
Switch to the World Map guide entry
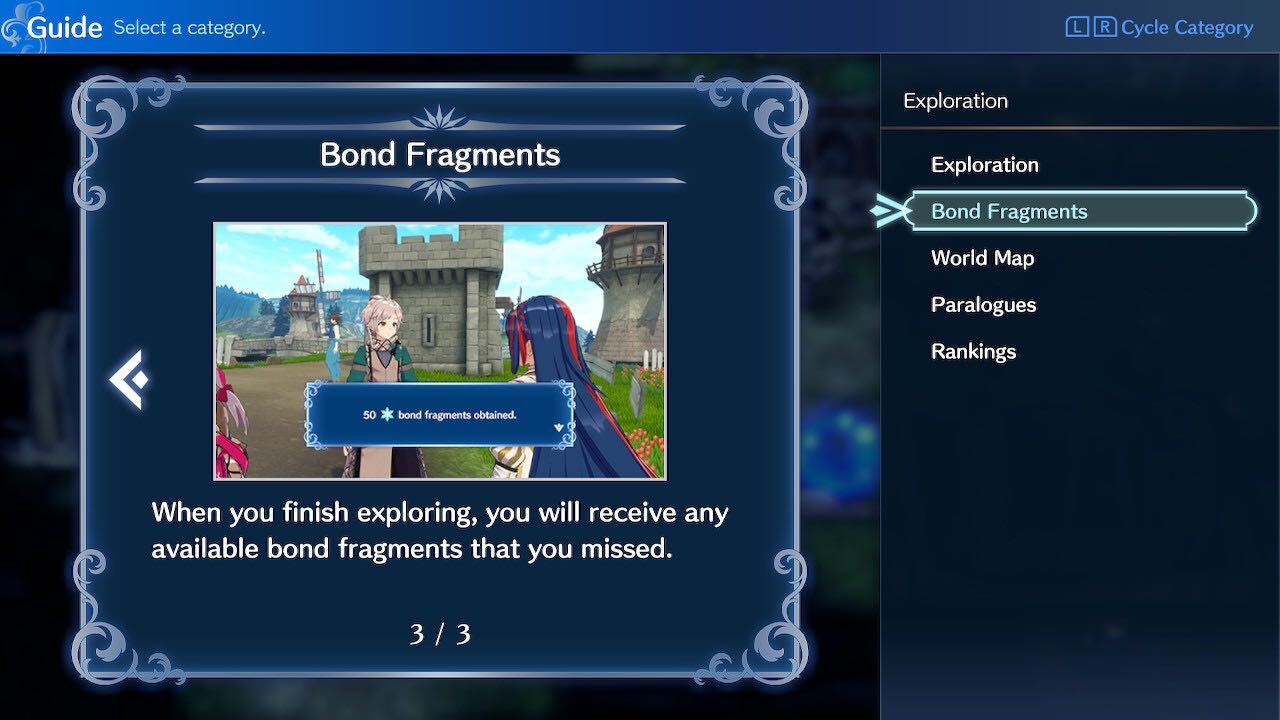[982, 257]
